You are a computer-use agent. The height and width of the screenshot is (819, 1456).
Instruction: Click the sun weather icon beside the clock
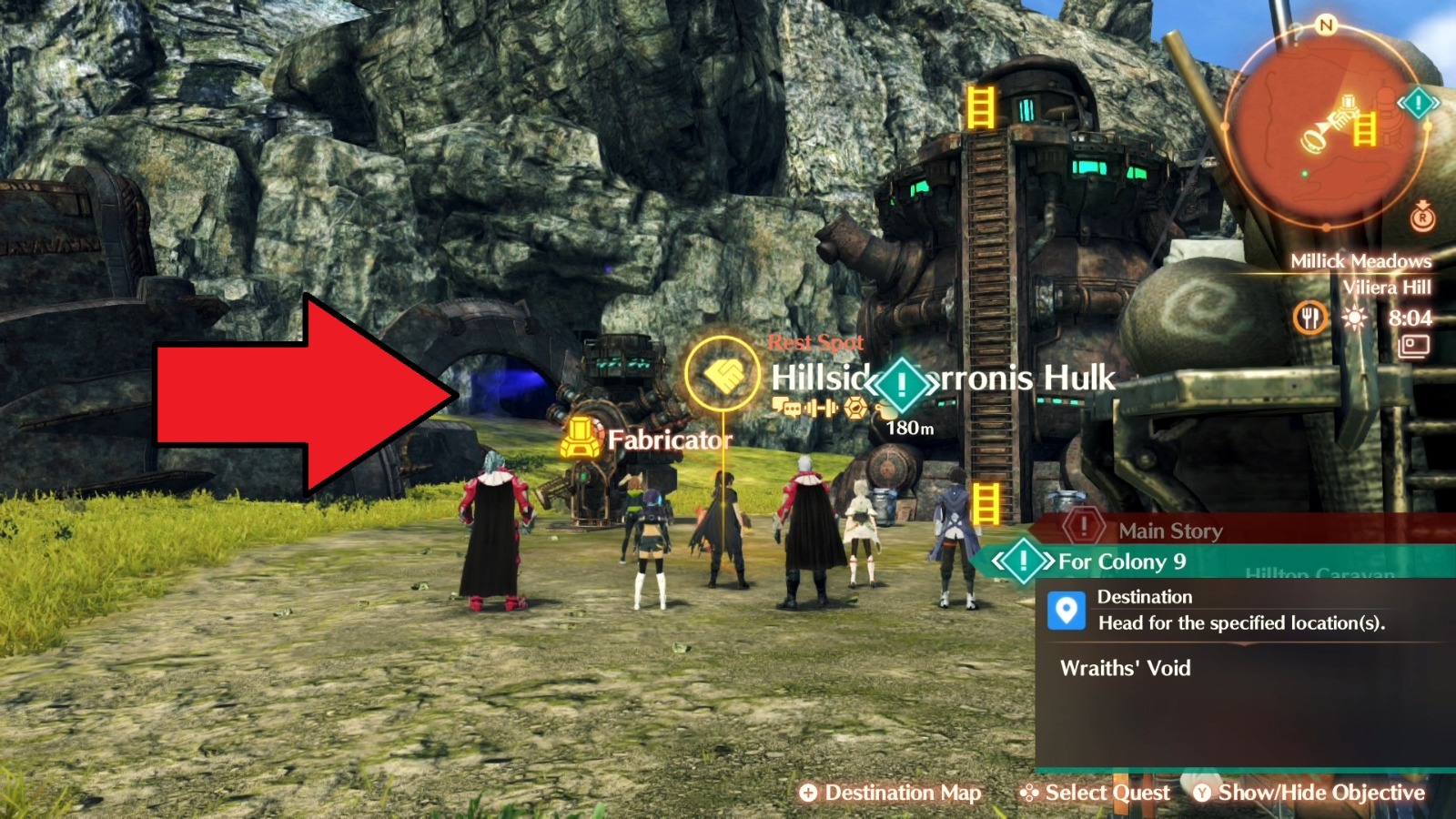tap(1354, 317)
